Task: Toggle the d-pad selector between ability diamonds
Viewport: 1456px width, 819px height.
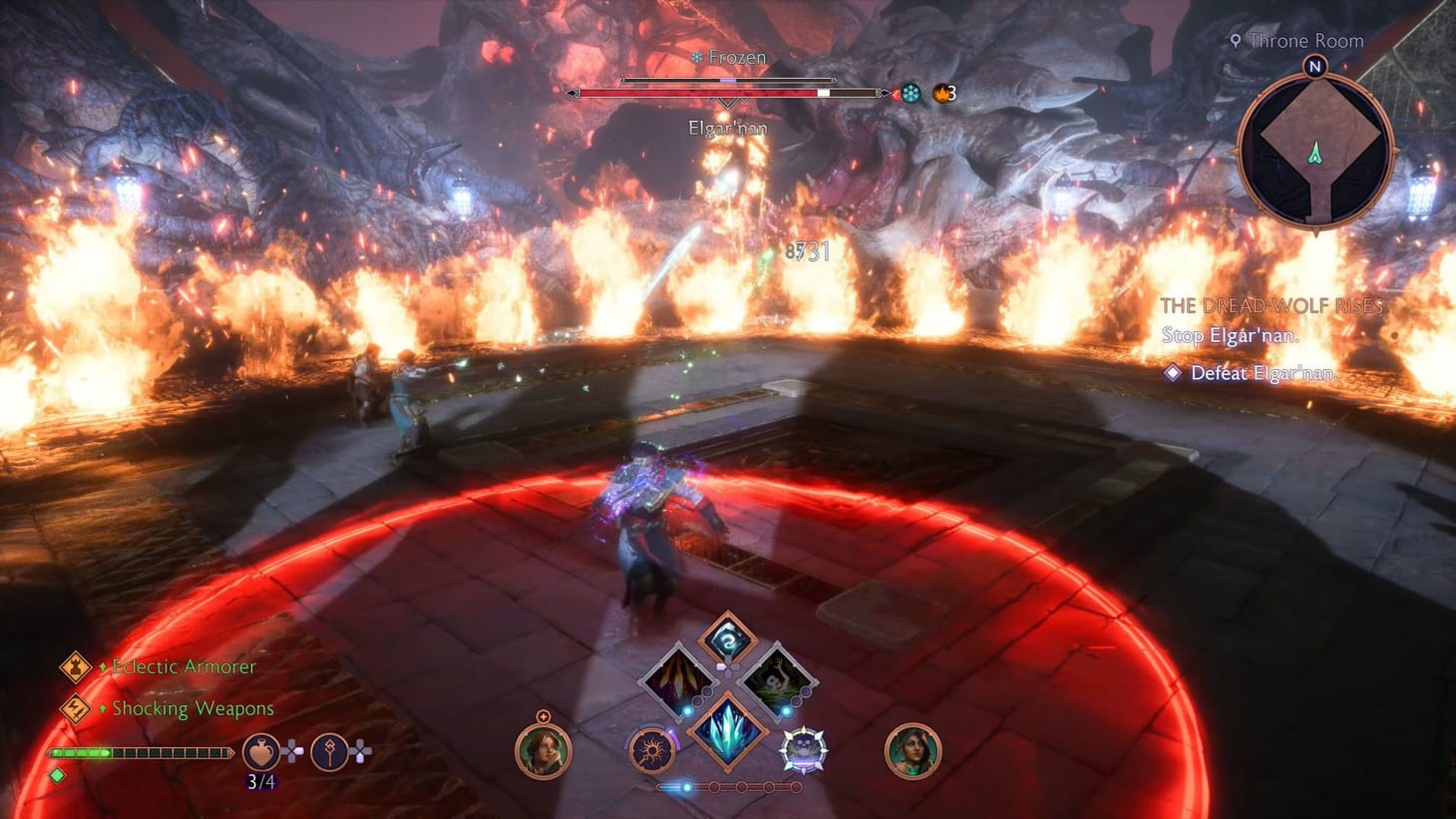Action: (726, 668)
